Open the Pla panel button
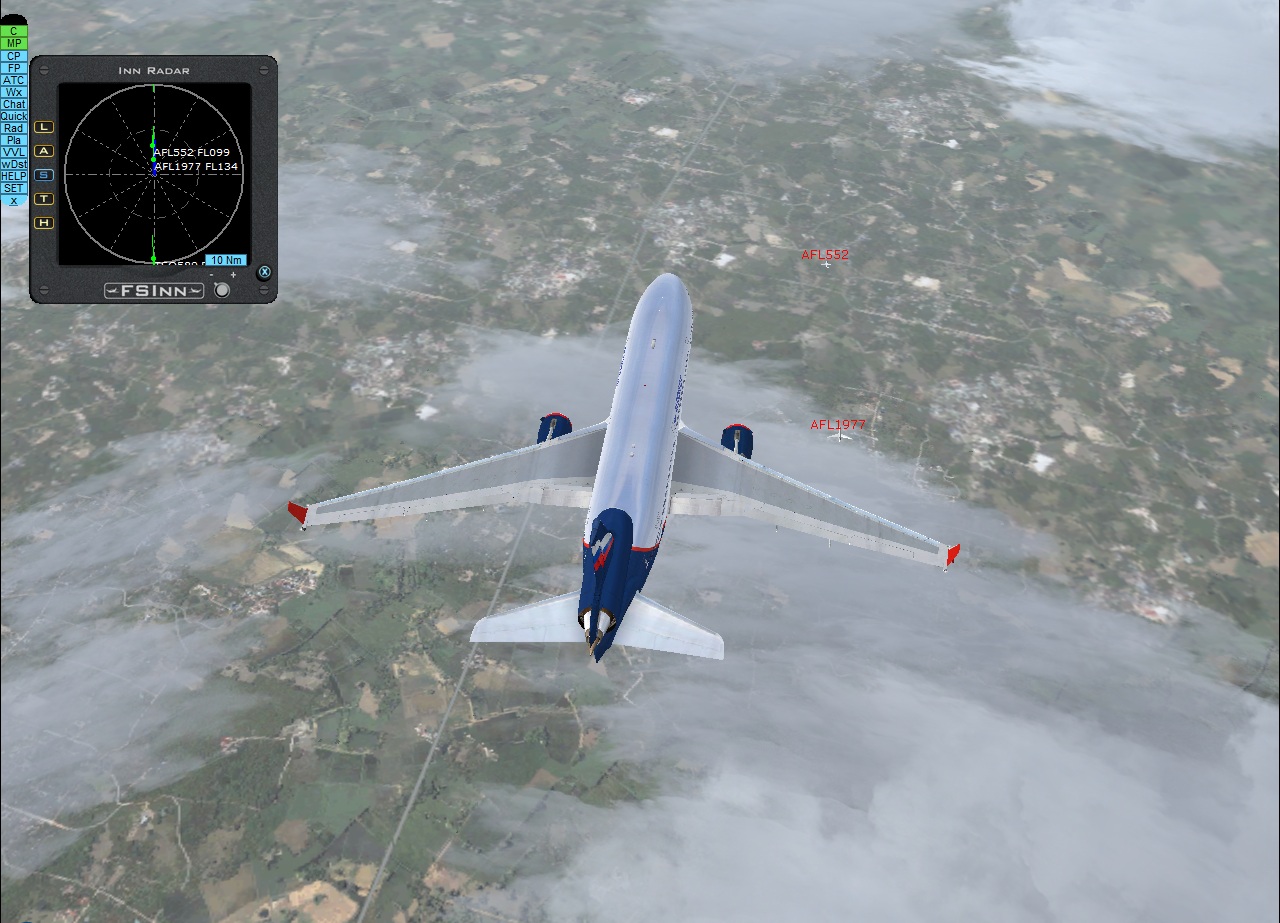The height and width of the screenshot is (923, 1280). click(14, 140)
